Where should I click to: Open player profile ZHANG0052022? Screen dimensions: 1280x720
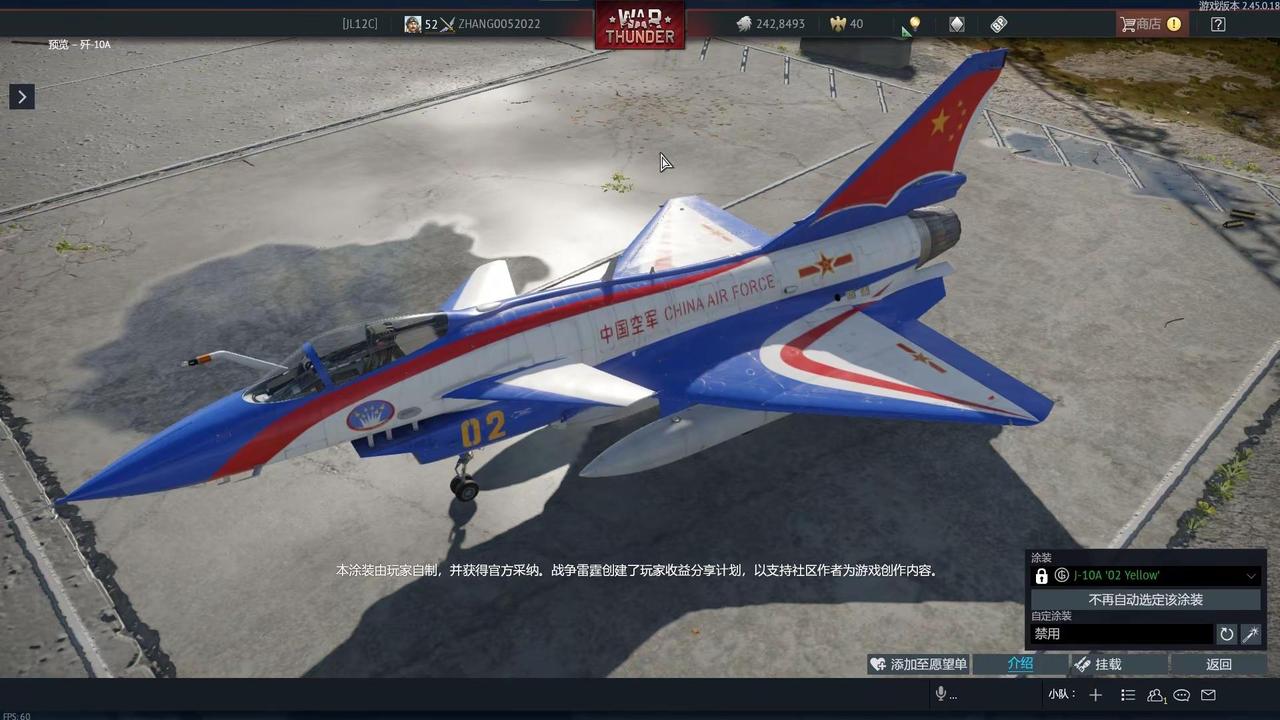click(498, 24)
